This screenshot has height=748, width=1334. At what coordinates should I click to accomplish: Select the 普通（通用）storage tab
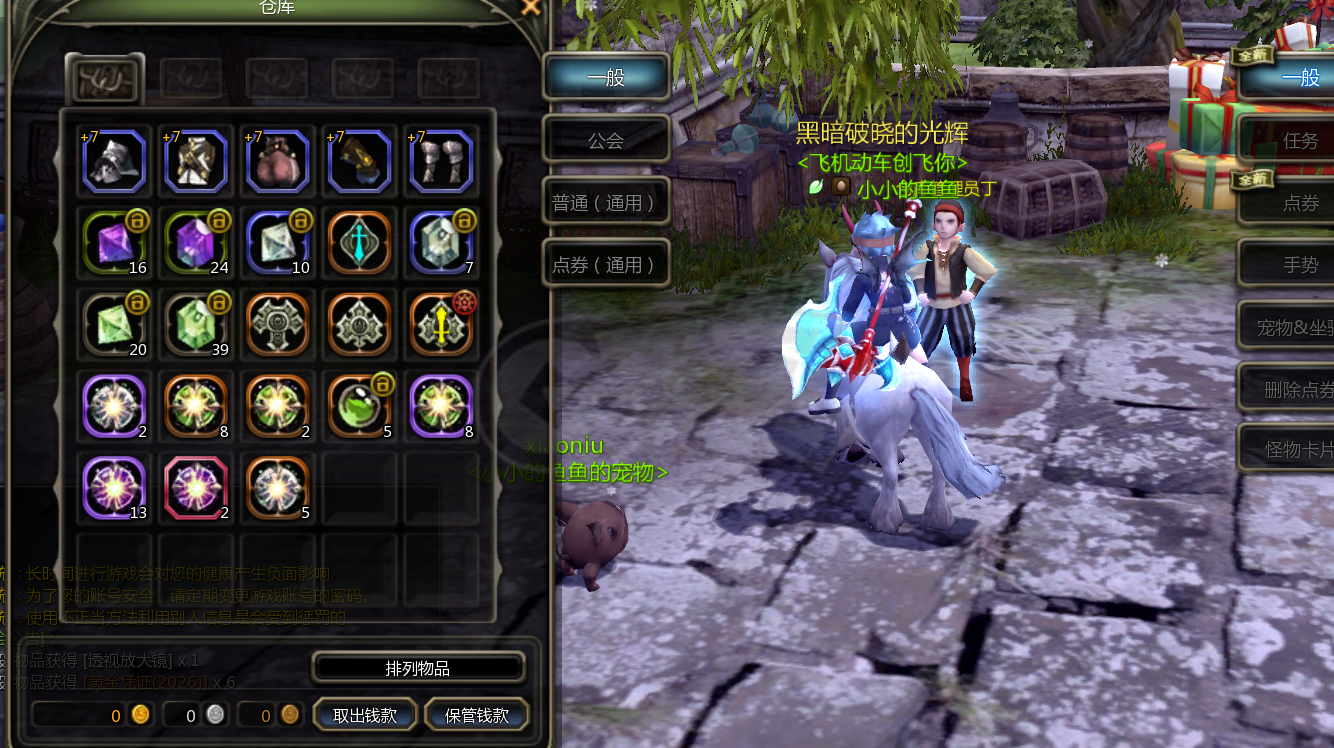tap(606, 203)
